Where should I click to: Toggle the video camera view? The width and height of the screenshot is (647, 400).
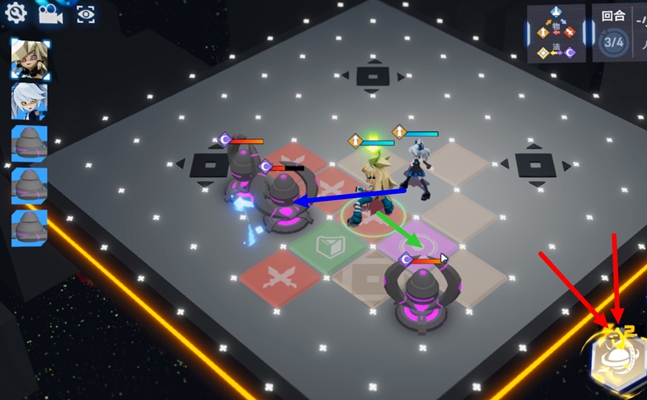[x=49, y=14]
